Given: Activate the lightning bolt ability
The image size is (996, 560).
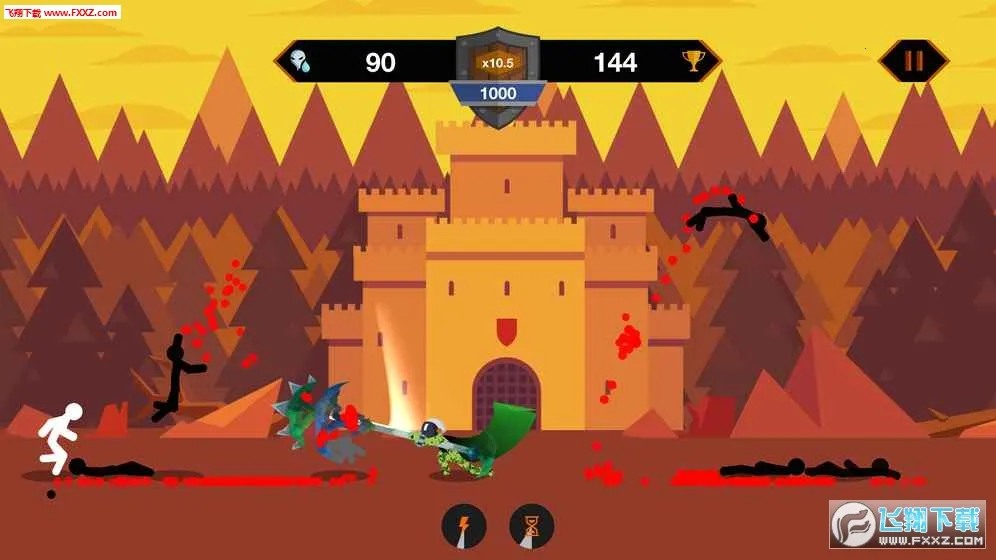Looking at the screenshot, I should pos(464,526).
